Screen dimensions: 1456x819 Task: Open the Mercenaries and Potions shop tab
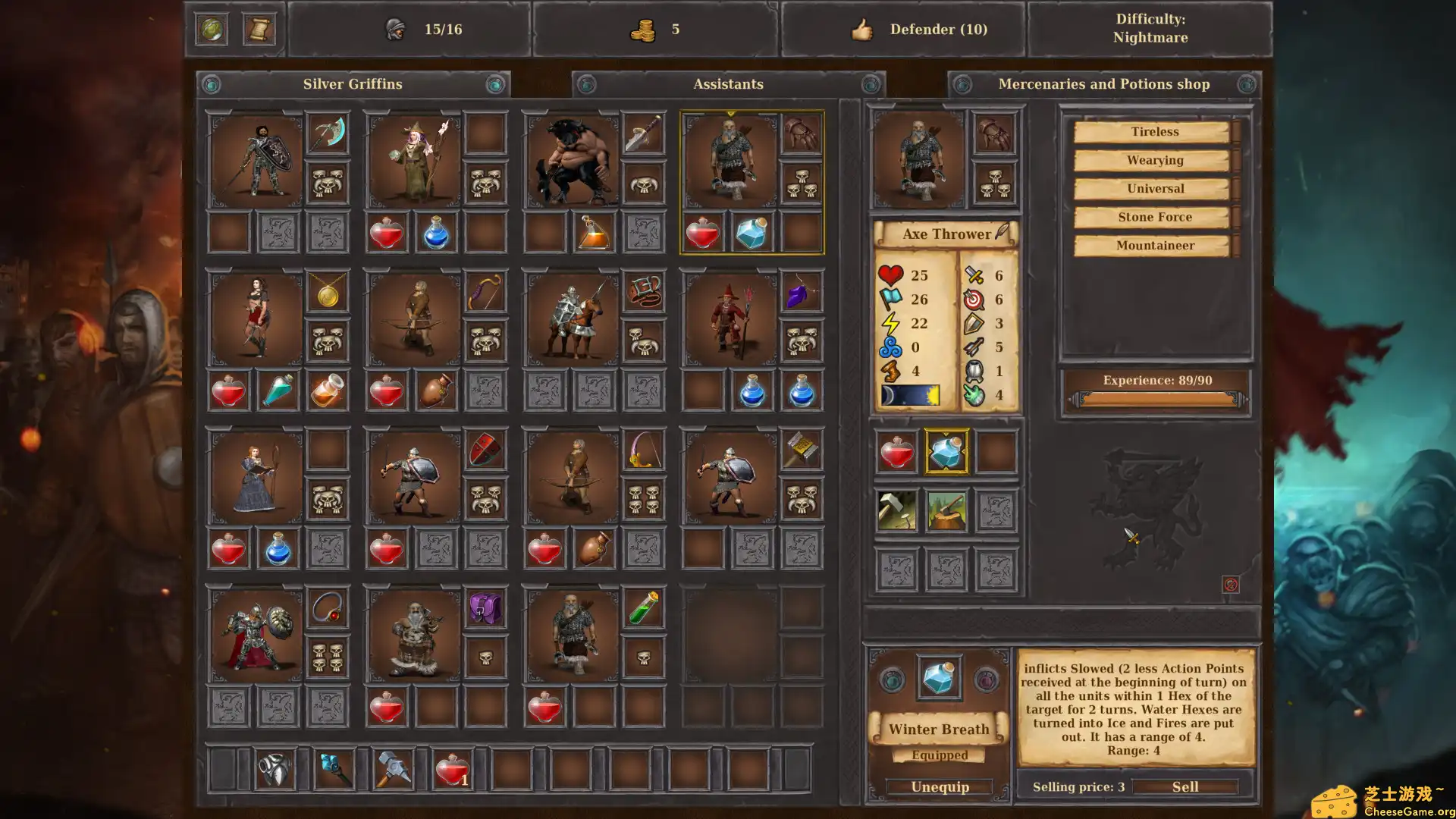[x=1103, y=84]
